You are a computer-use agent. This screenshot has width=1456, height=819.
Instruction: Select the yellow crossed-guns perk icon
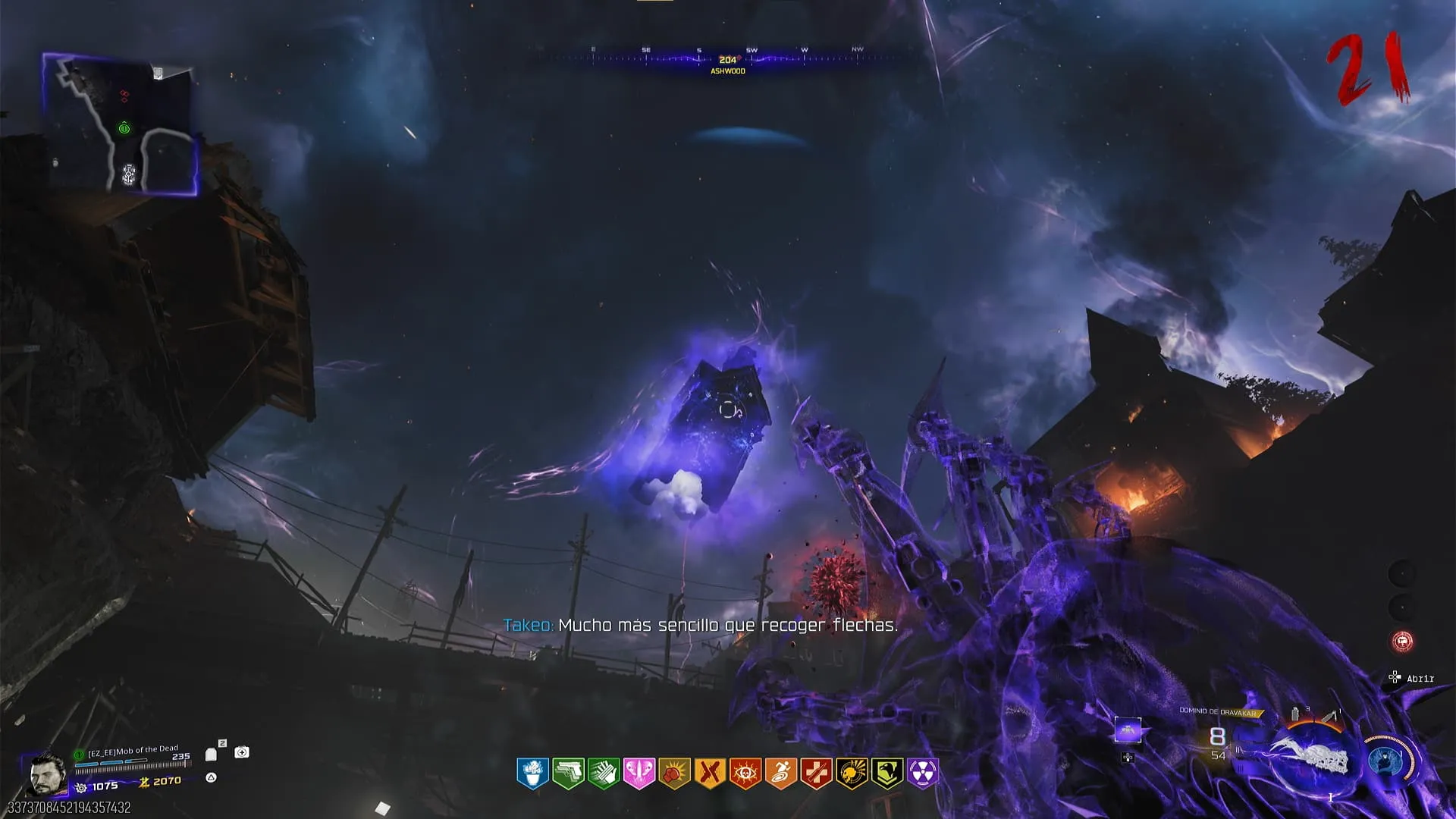point(710,773)
